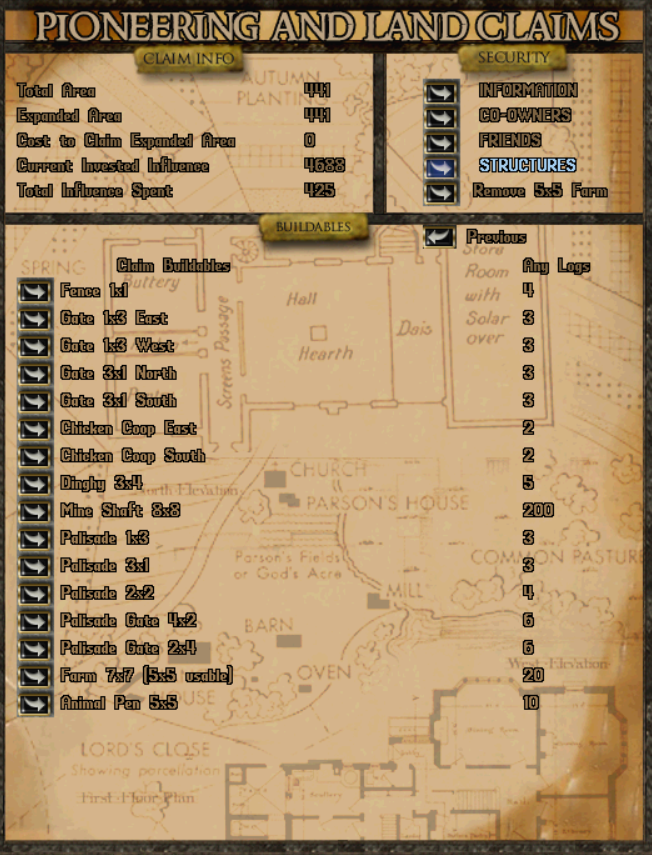Pick Gate 3x1 North
Screen dimensions: 652x855
(x=35, y=375)
